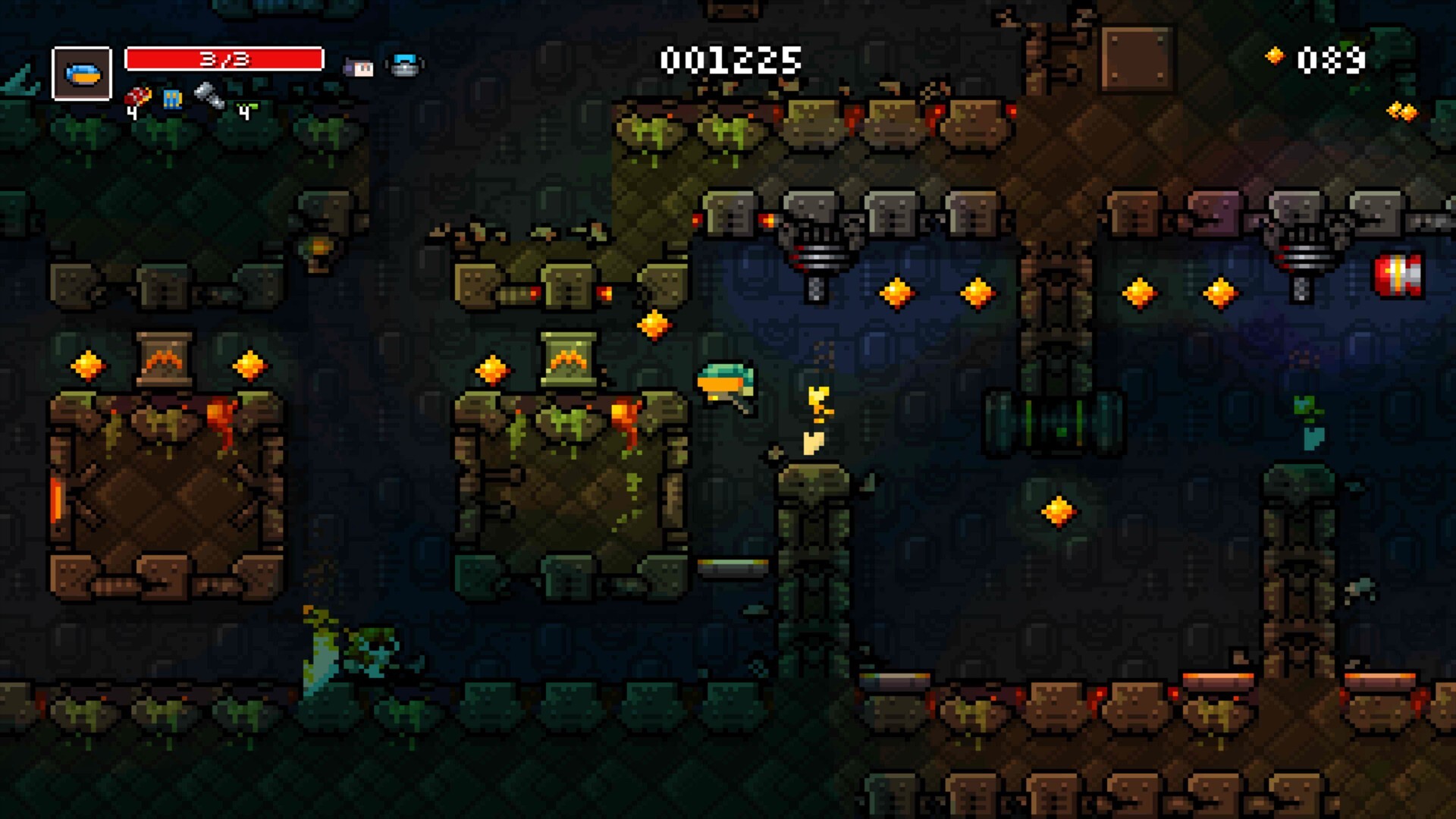The height and width of the screenshot is (819, 1456).
Task: Click the red canister on the right wall
Action: pyautogui.click(x=1399, y=273)
